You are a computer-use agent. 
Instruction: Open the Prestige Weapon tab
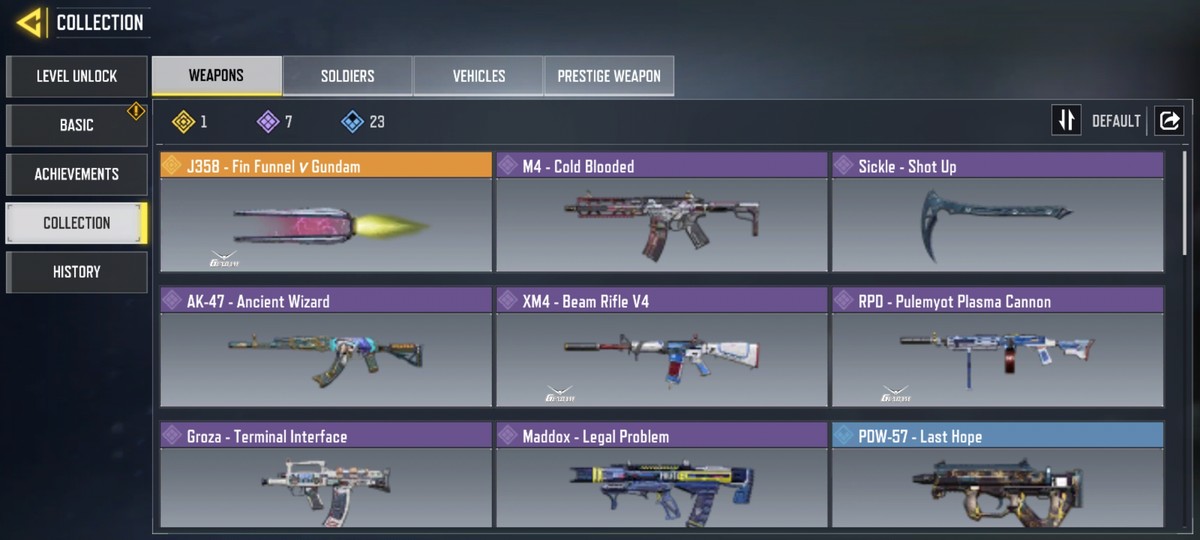[608, 76]
